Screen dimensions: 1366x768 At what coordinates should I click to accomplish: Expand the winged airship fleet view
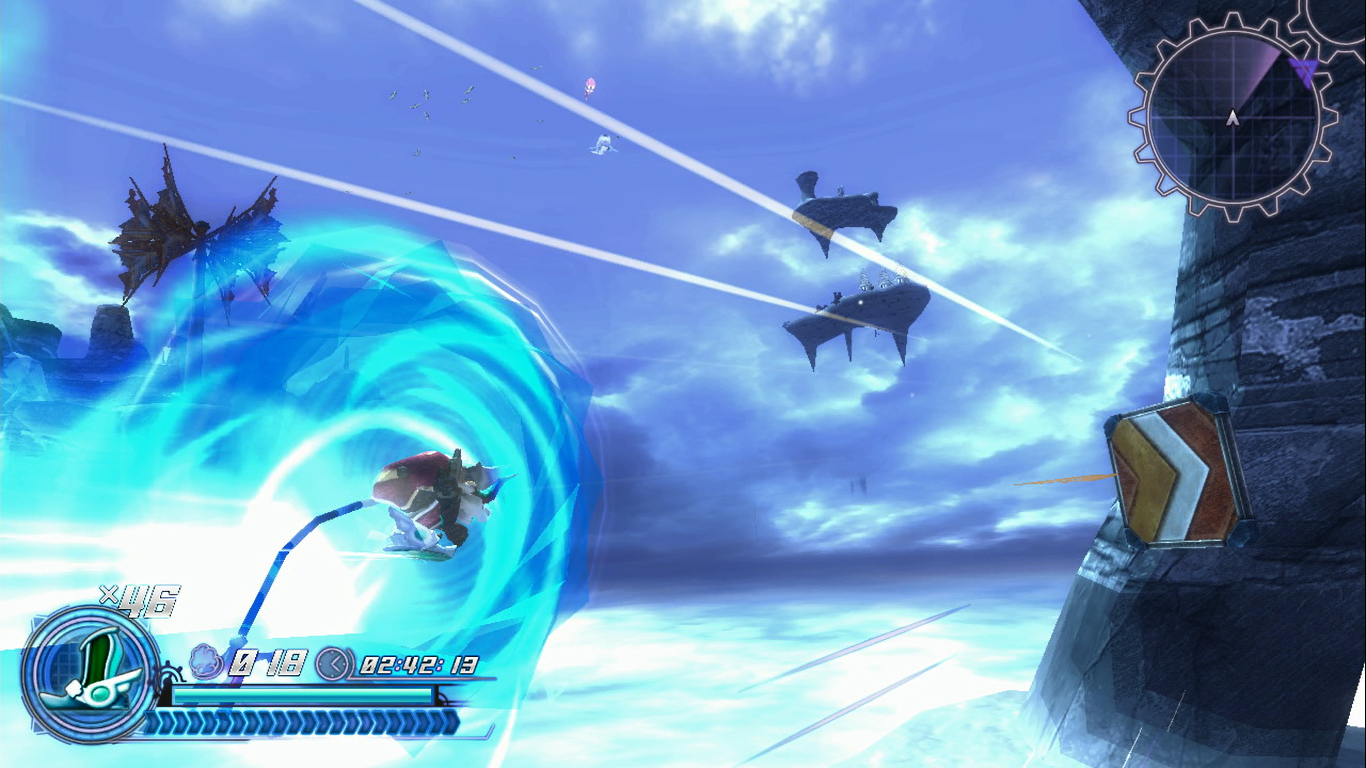click(x=200, y=230)
